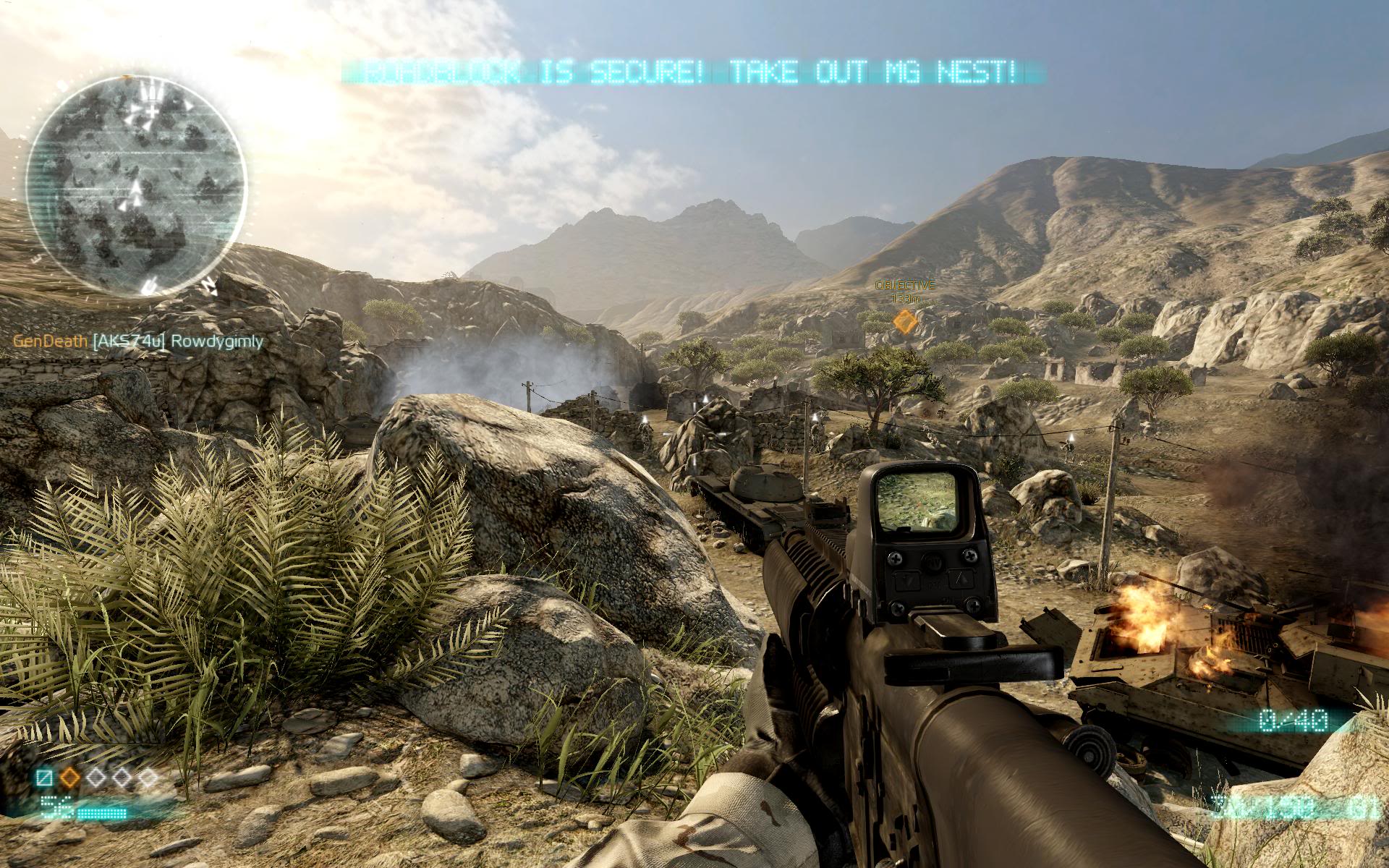The image size is (1389, 868).
Task: Click the teal square objective status icon
Action: click(x=46, y=778)
